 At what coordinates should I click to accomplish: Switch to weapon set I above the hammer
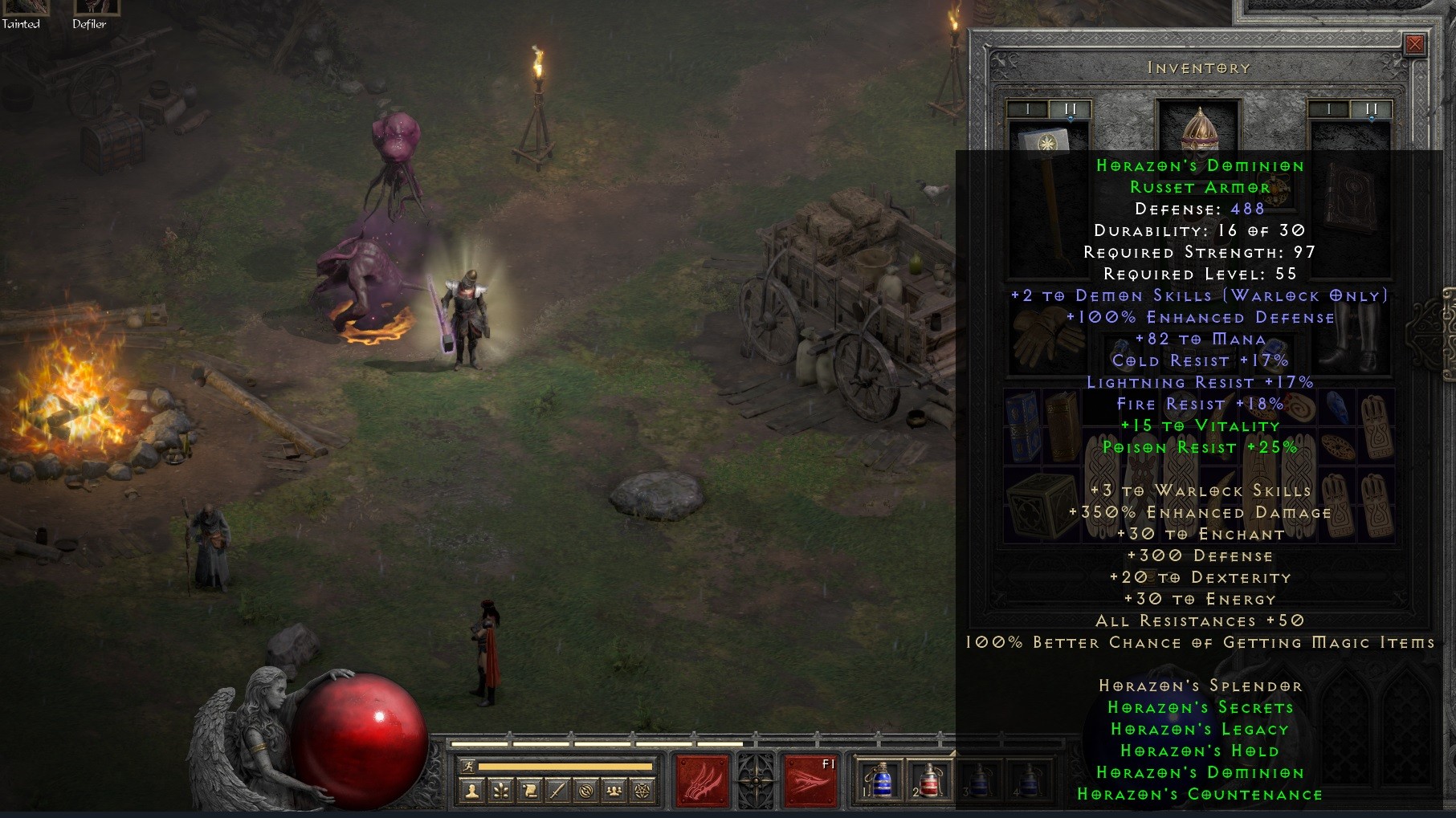coord(1028,109)
